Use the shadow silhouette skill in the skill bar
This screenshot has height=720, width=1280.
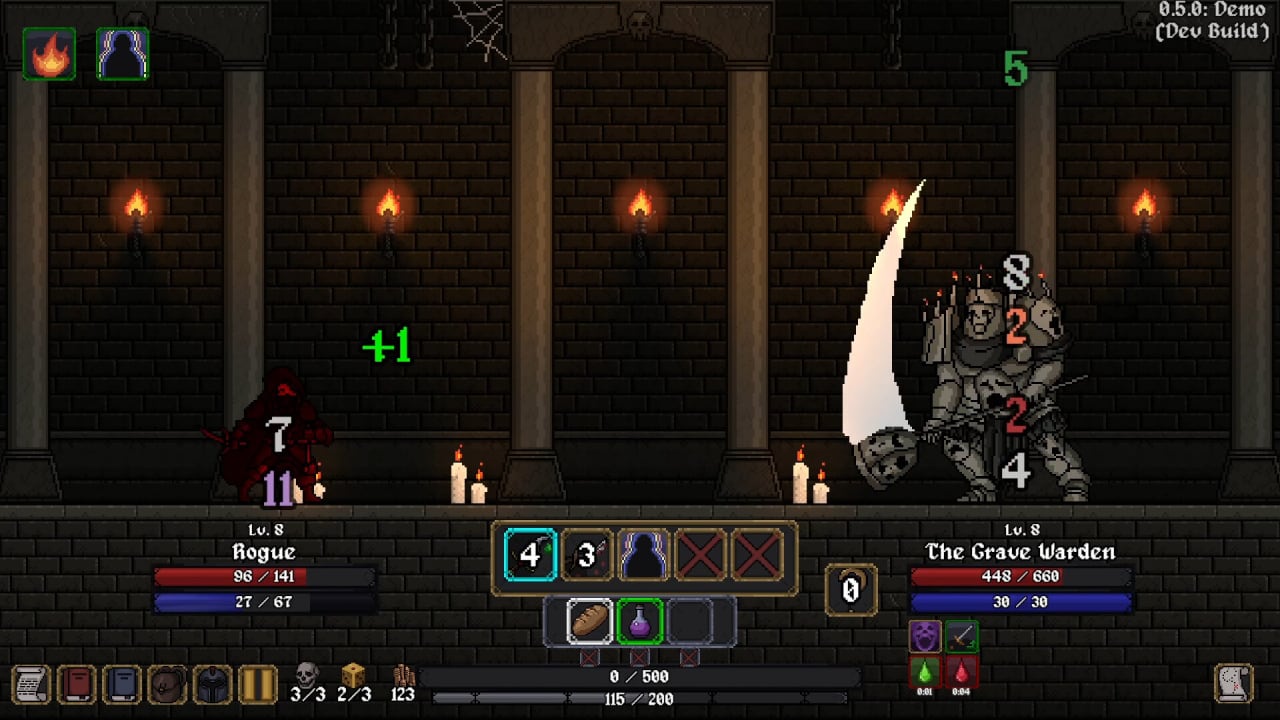644,556
